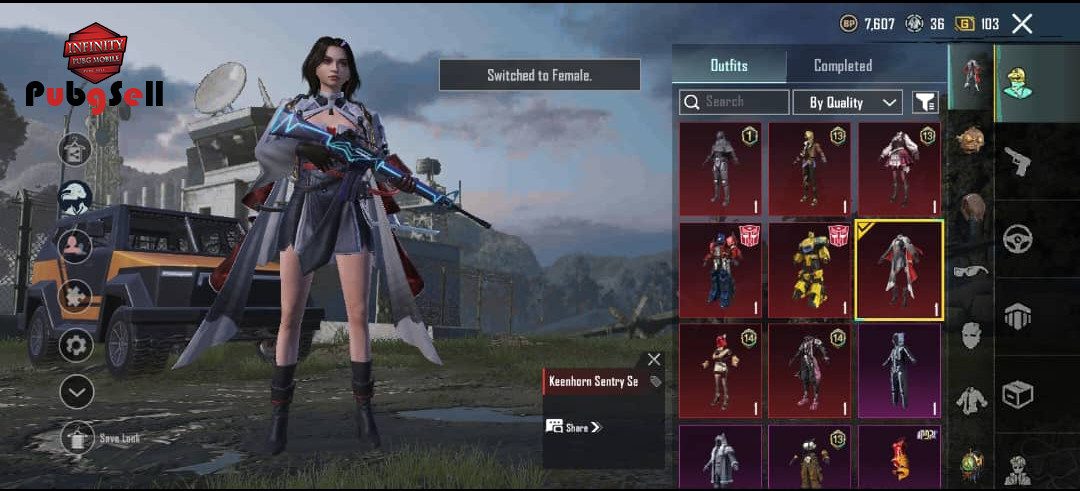Open the crate box category
This screenshot has width=1080, height=491.
1017,394
